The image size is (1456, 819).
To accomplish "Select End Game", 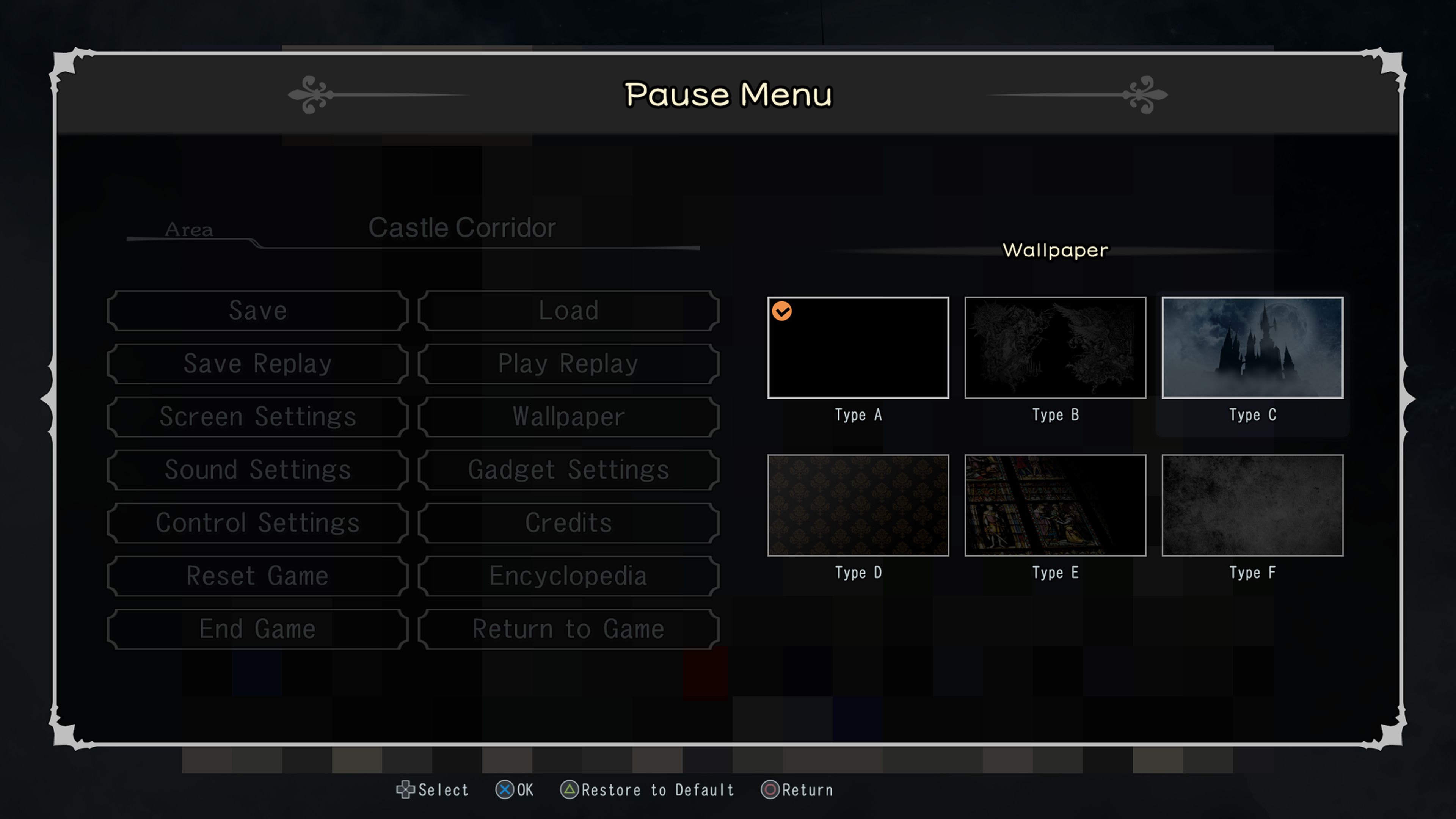I will (258, 629).
